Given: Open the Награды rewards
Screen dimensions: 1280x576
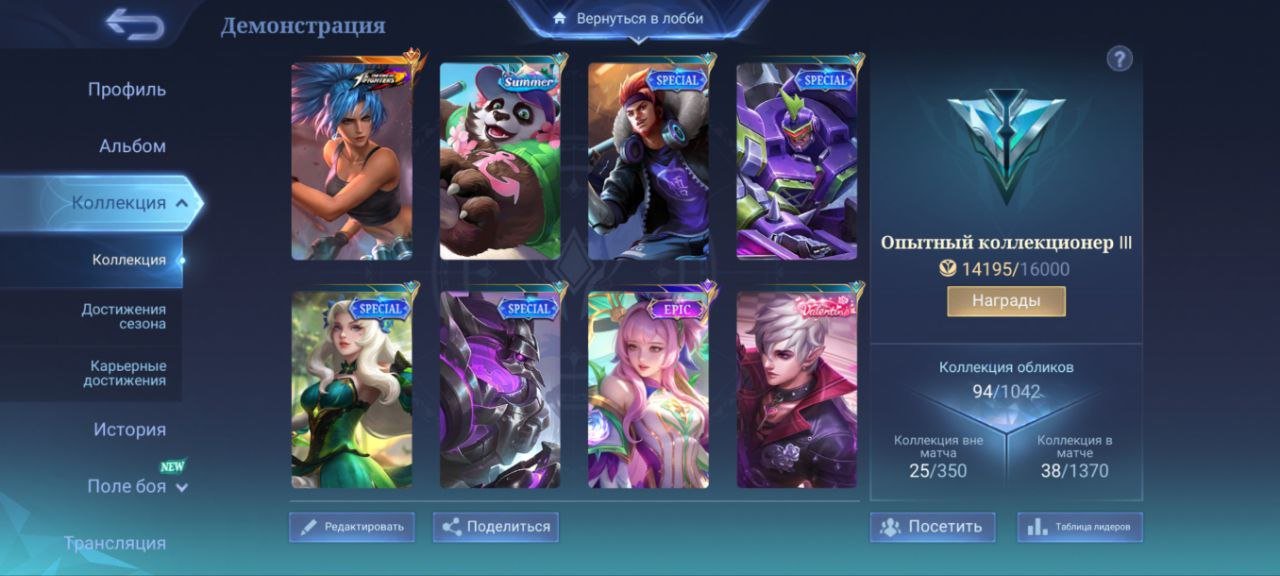Looking at the screenshot, I should click(x=1006, y=301).
